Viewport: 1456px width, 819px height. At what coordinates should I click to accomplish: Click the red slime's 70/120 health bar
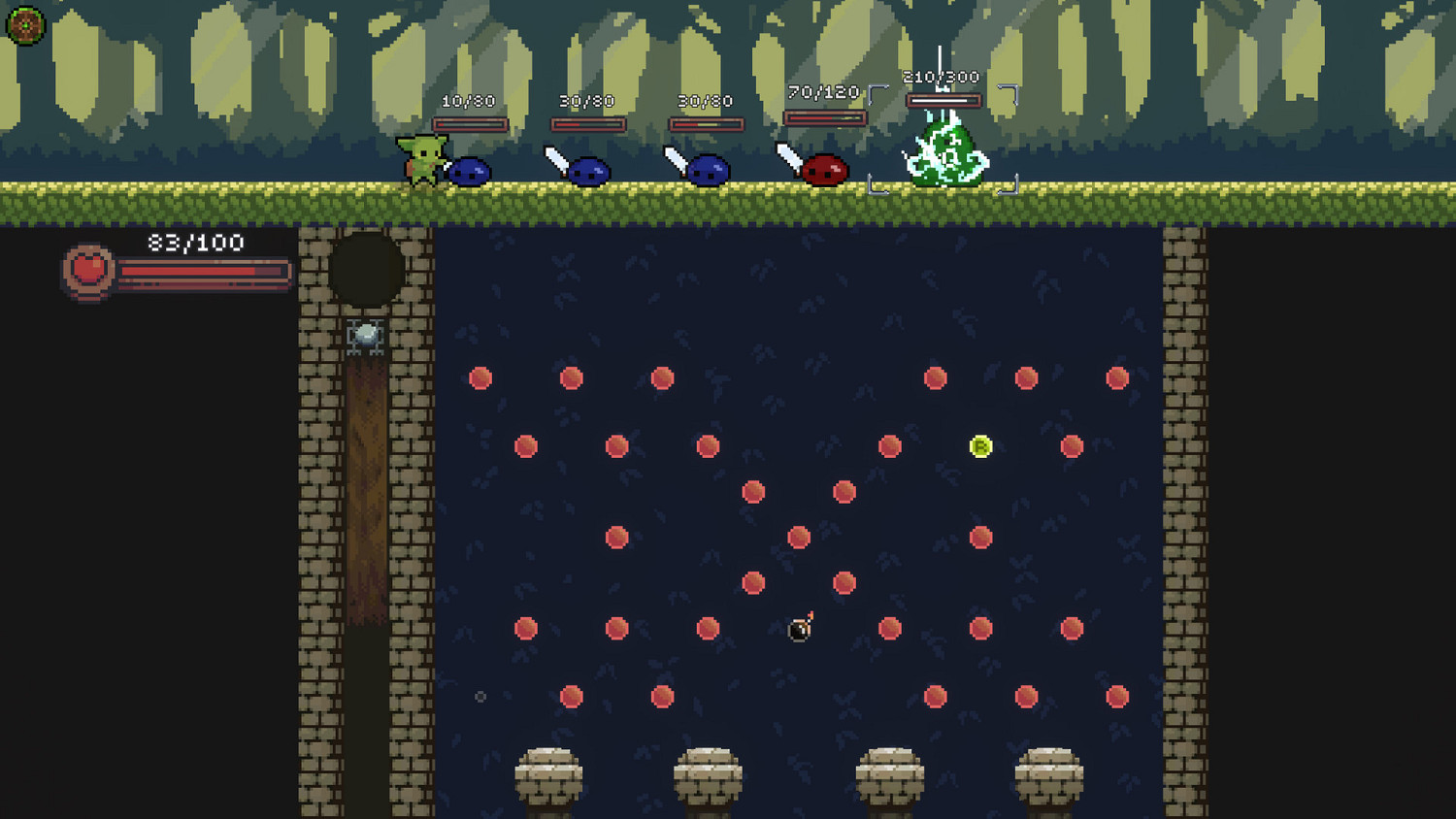pos(824,116)
